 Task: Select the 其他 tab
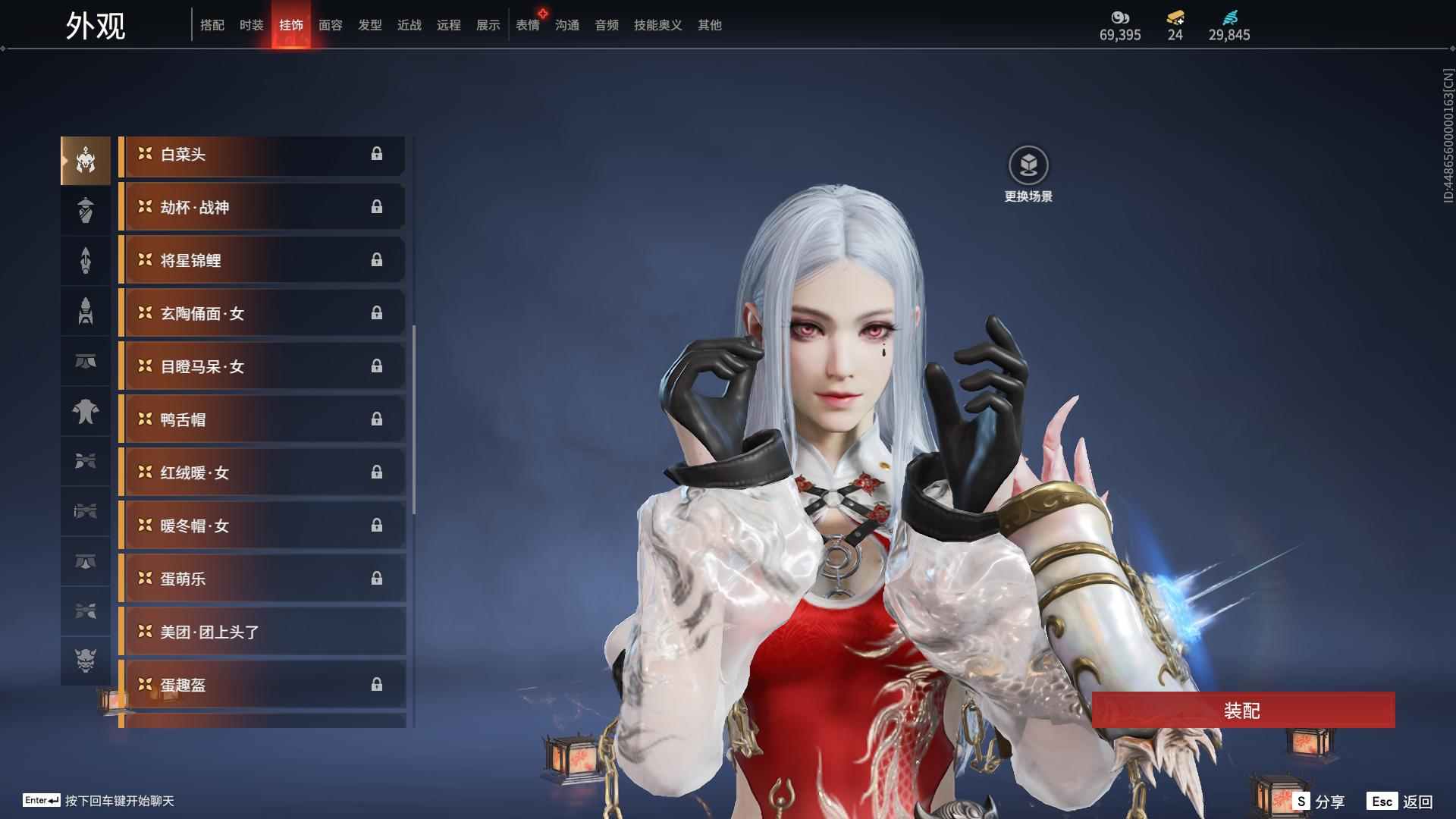[710, 25]
